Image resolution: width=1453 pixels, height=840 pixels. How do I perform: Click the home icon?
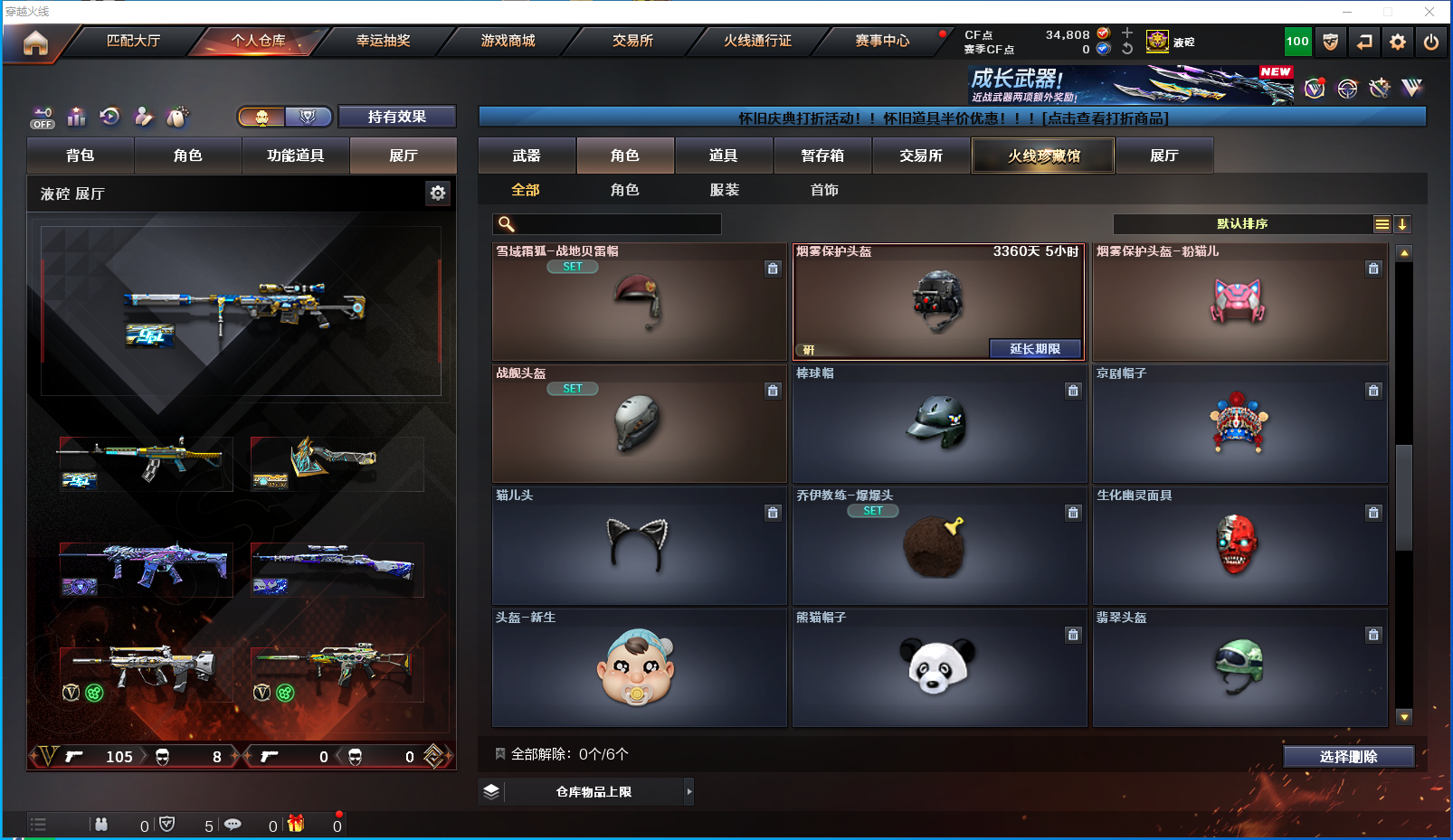tap(35, 42)
